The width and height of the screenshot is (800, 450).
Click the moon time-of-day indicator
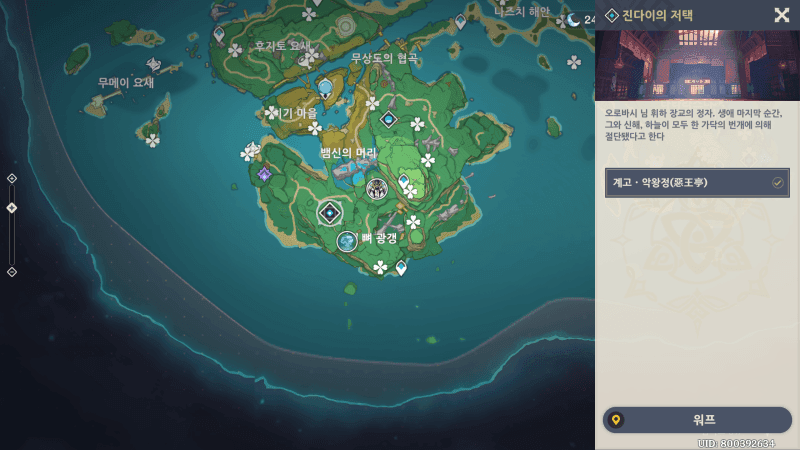tap(574, 19)
